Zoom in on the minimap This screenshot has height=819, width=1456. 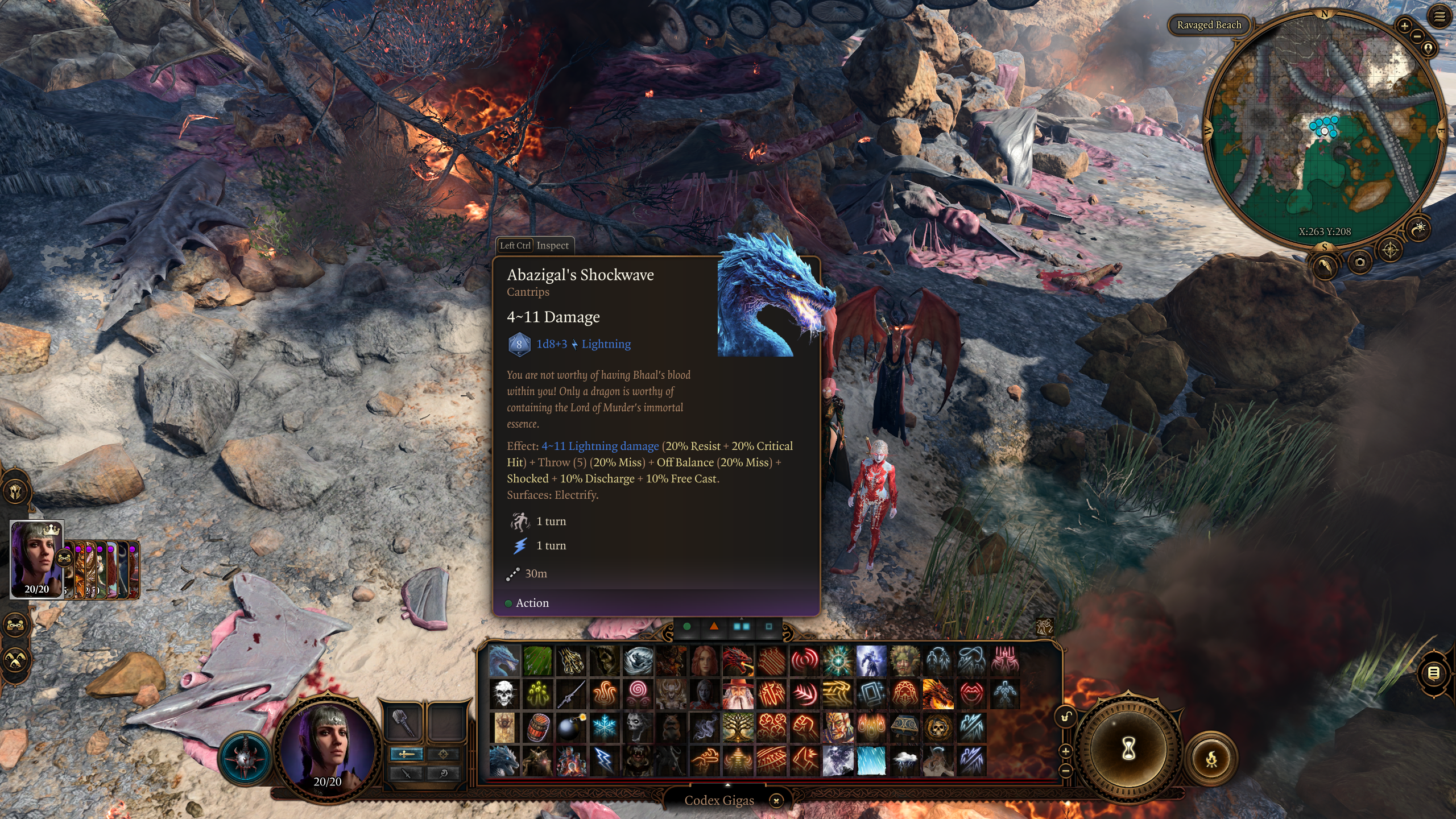pyautogui.click(x=1404, y=26)
